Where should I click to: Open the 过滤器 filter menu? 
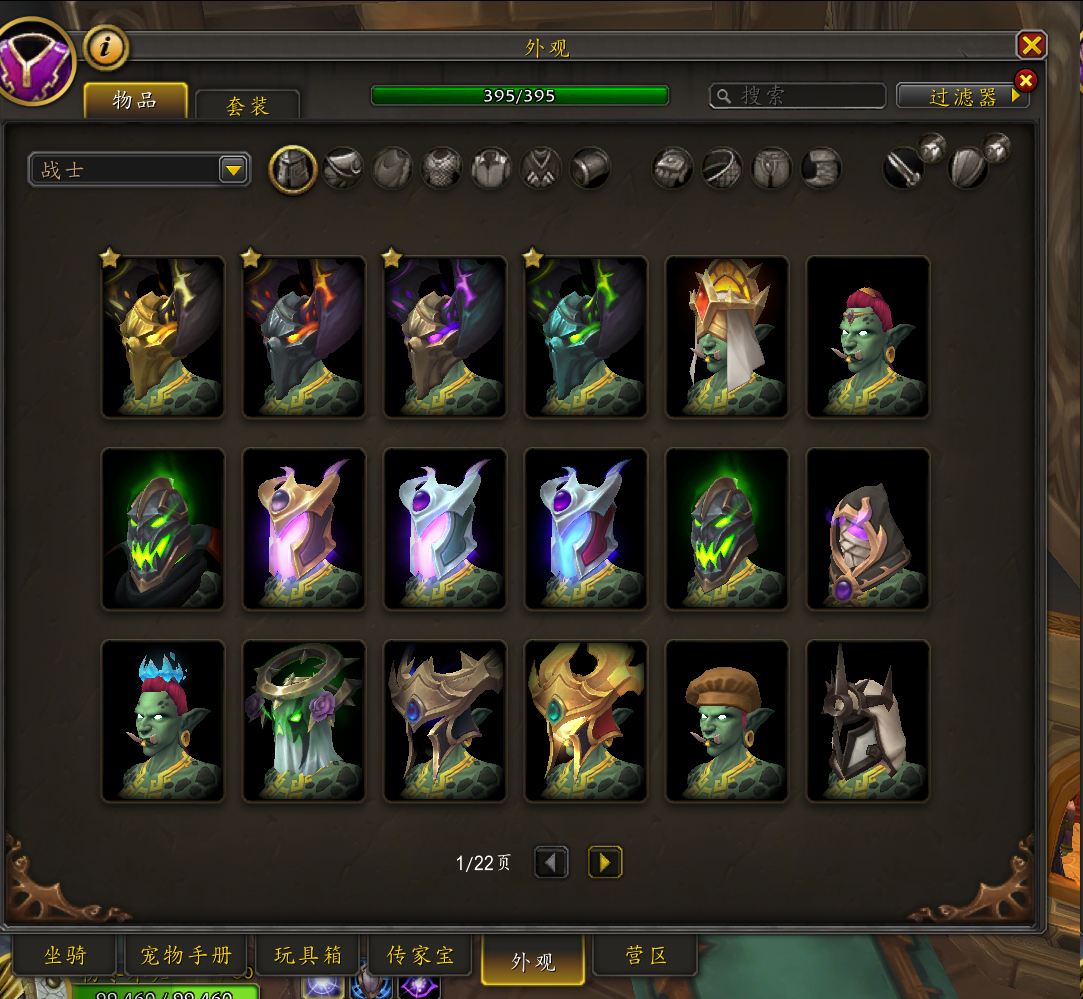(962, 96)
